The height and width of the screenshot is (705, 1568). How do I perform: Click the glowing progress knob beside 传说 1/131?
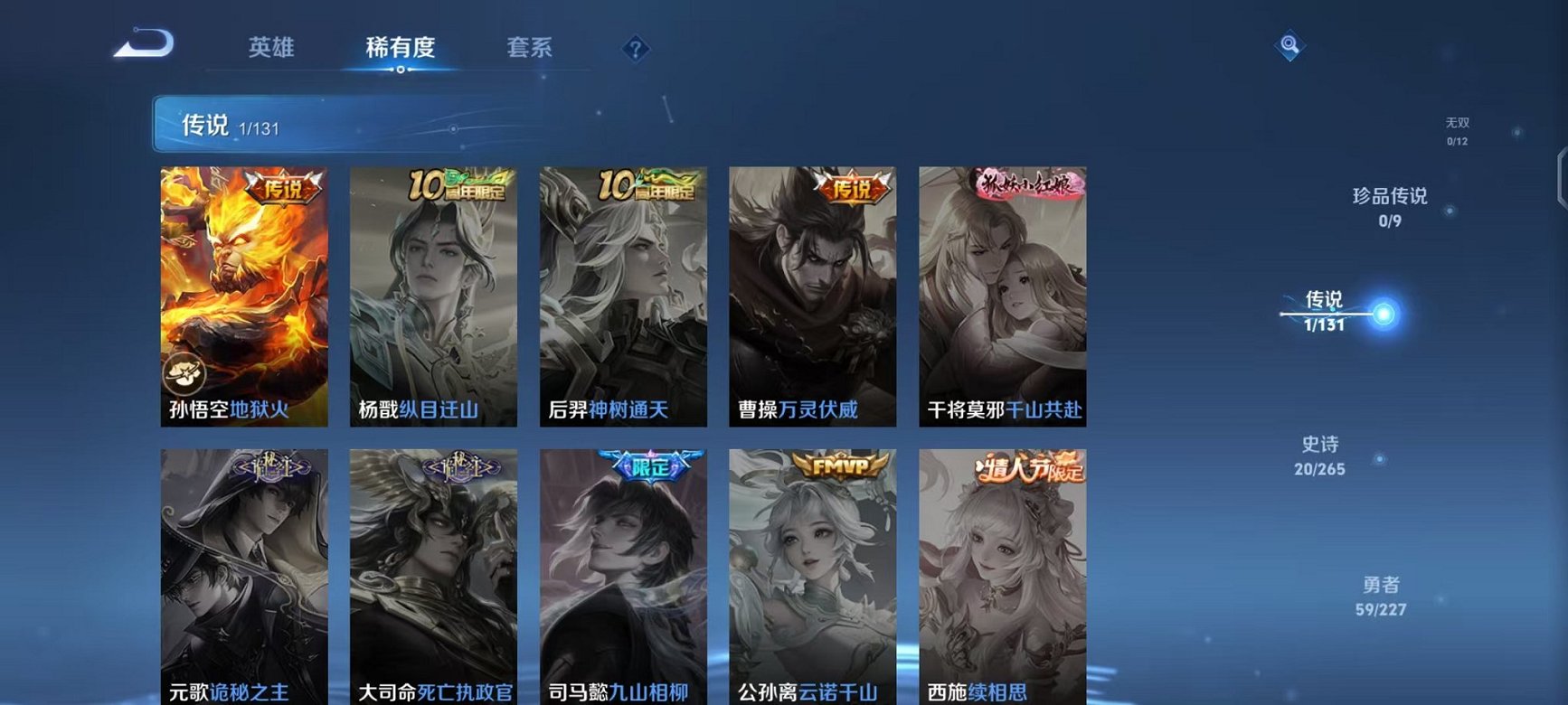[1383, 314]
